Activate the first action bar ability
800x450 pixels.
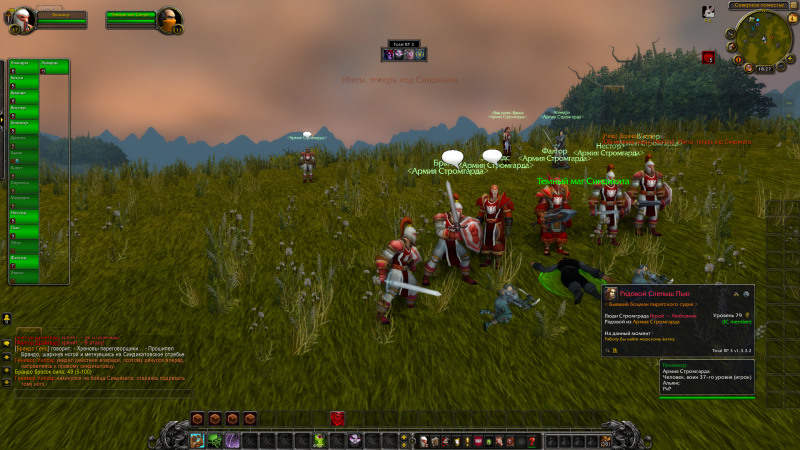coord(198,440)
